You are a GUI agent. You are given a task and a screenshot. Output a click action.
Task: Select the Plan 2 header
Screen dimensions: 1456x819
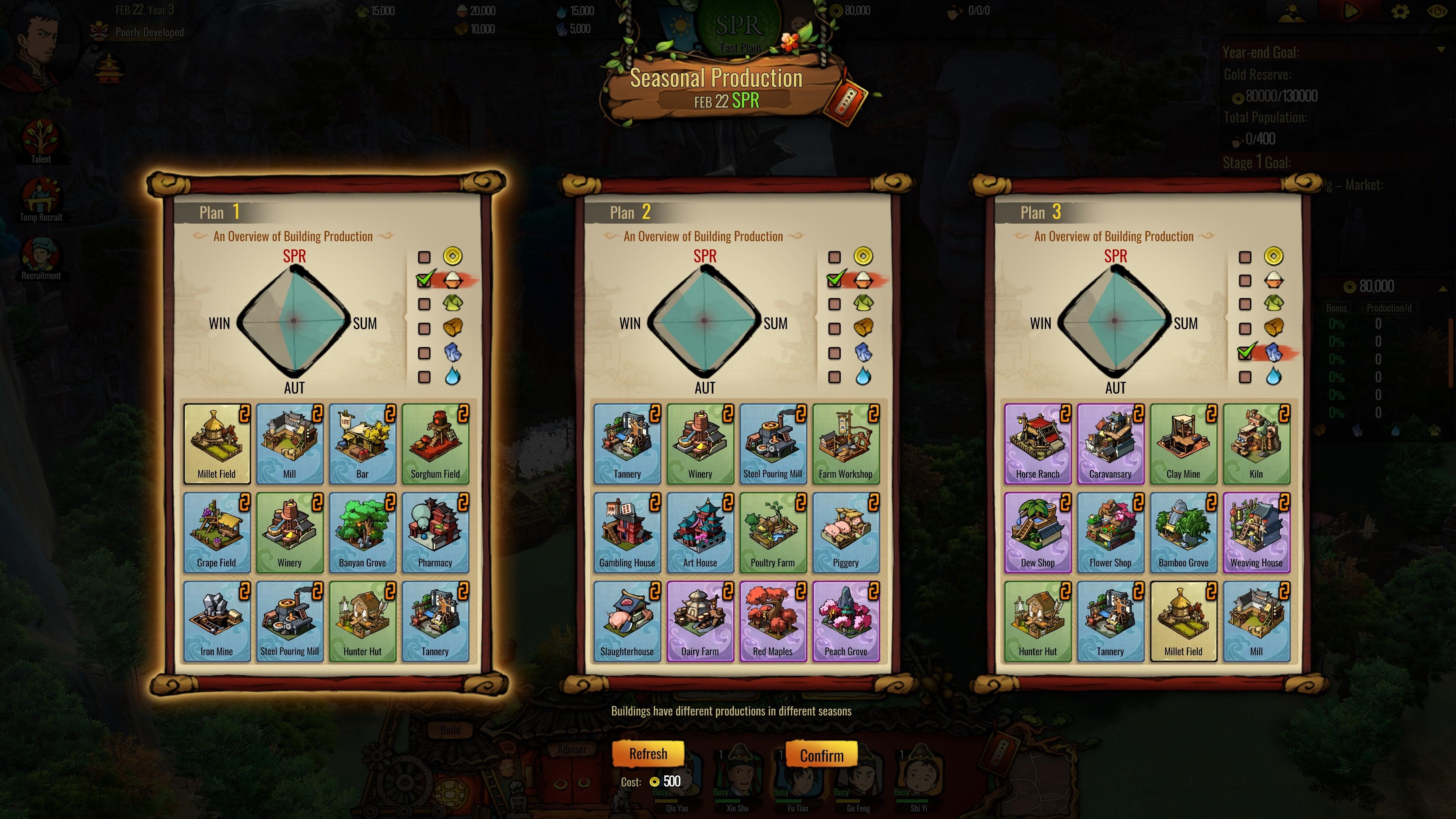630,212
